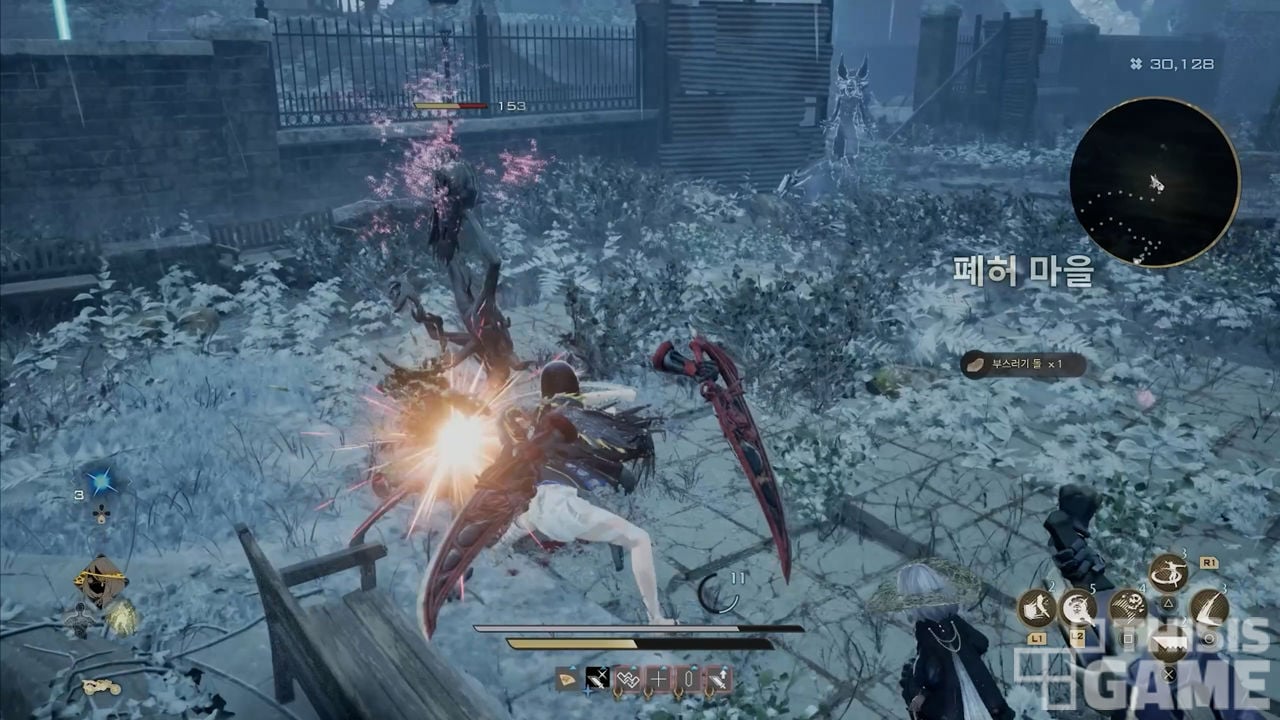The width and height of the screenshot is (1280, 720).
Task: Click the humanoid silhouette body icon
Action: (x=79, y=621)
